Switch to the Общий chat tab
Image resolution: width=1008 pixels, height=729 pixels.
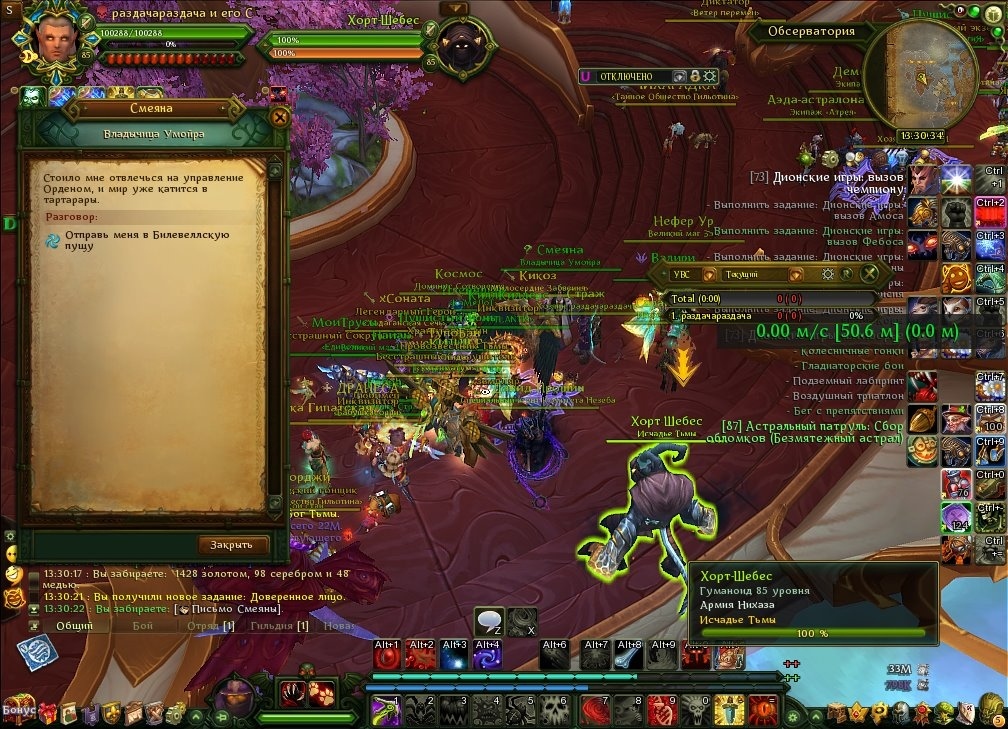click(x=74, y=625)
